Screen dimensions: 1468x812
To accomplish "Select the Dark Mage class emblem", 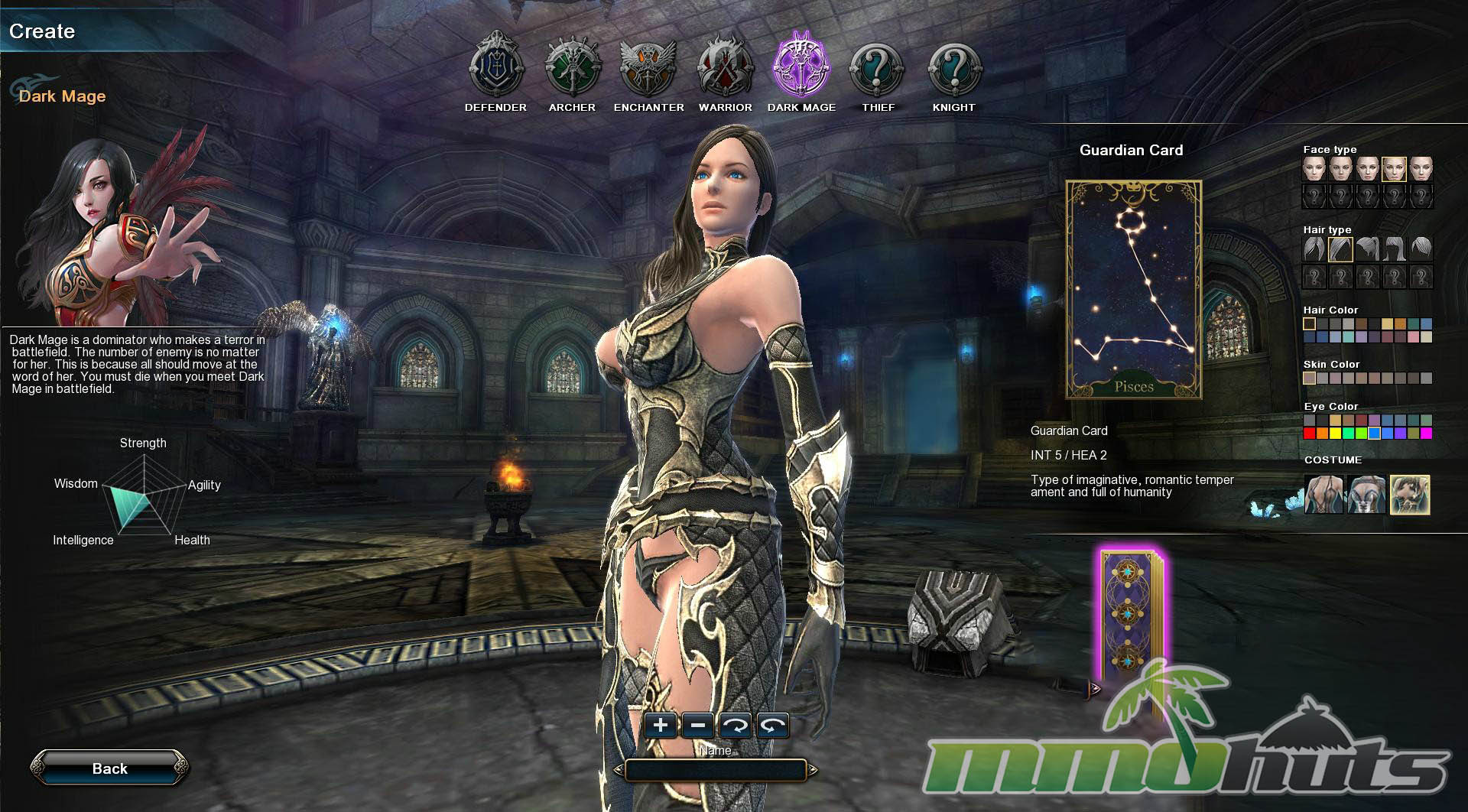I will tap(801, 68).
